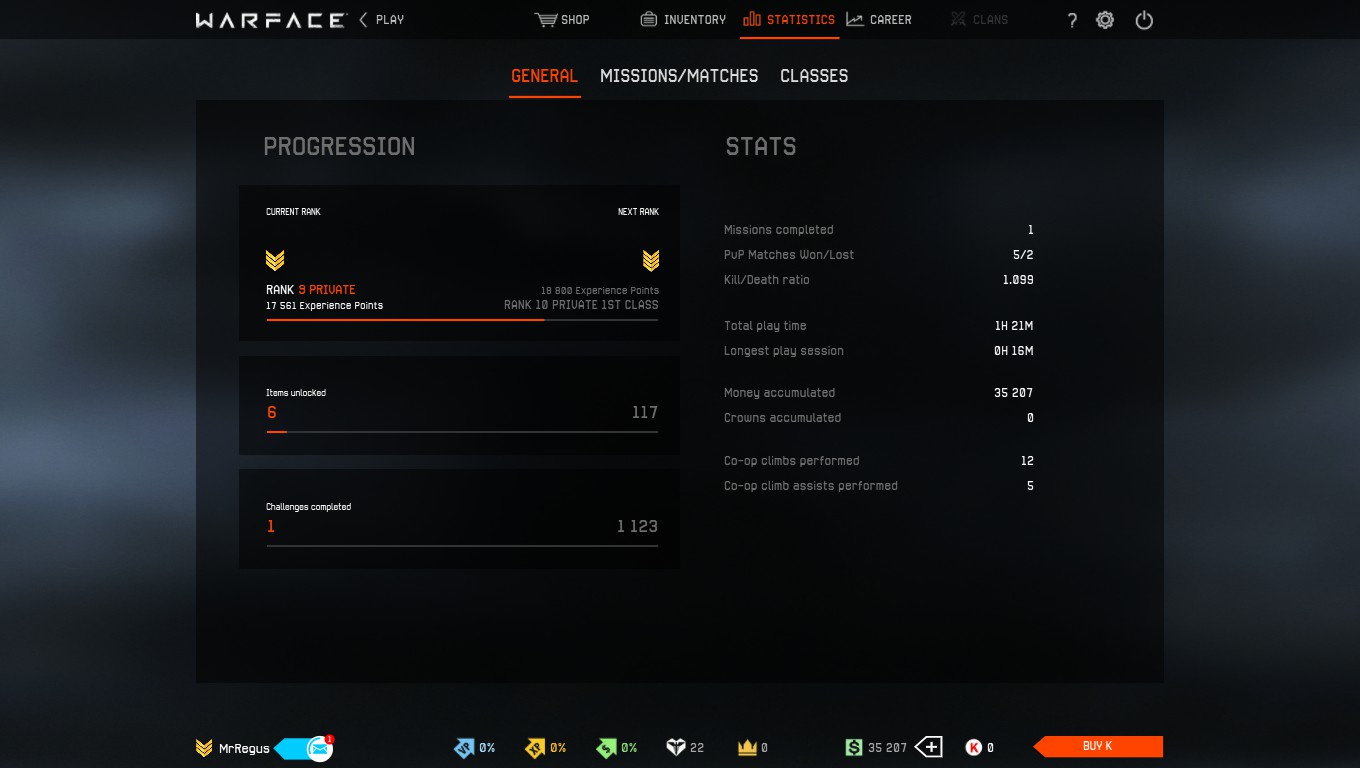Screen dimensions: 1360x768
Task: Open unread mail notification
Action: tap(318, 746)
